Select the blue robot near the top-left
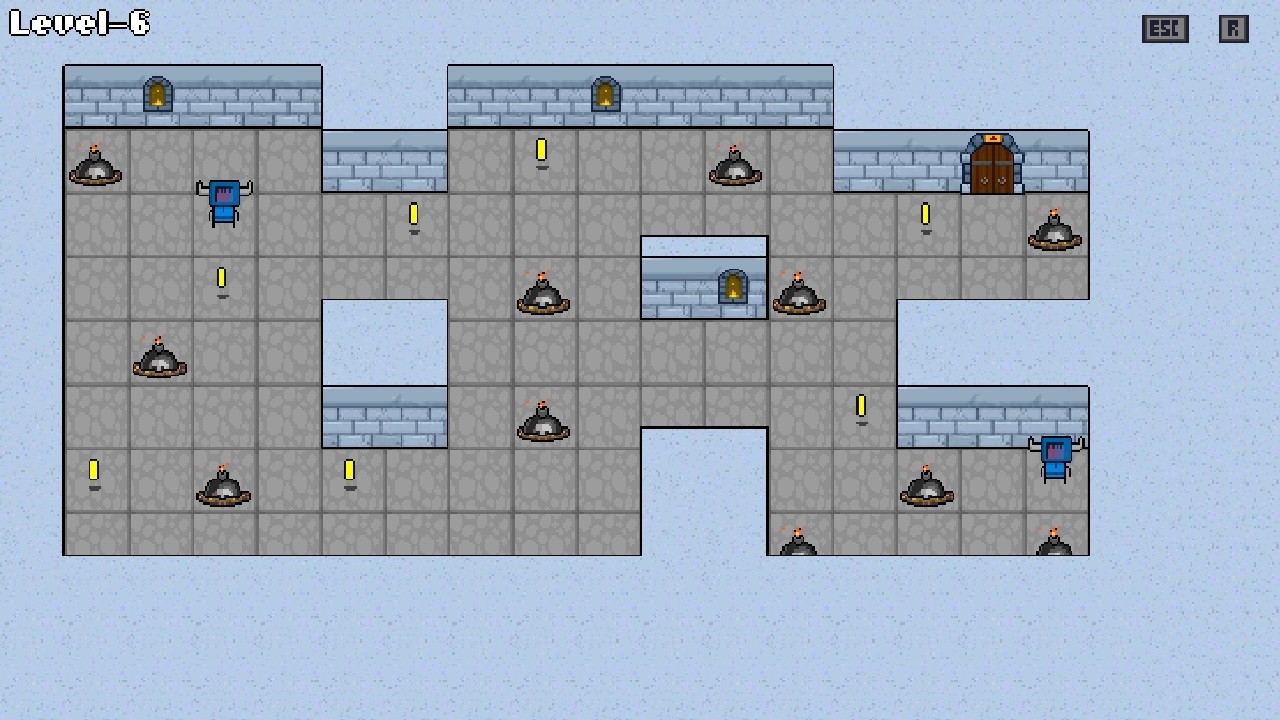This screenshot has height=720, width=1280. 224,200
